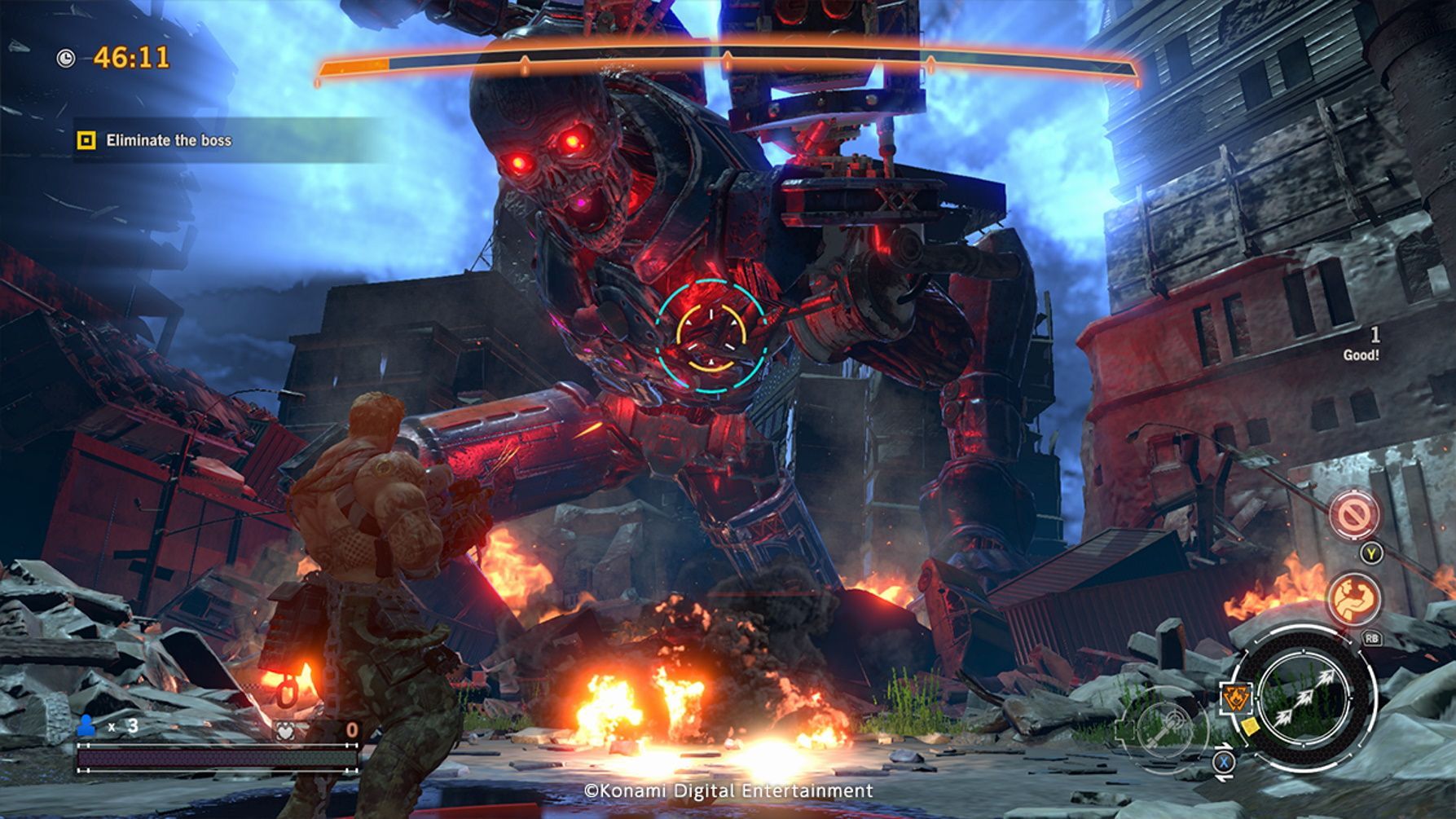Use the muscle-arm melee skill icon
Image resolution: width=1456 pixels, height=819 pixels.
(x=1353, y=598)
